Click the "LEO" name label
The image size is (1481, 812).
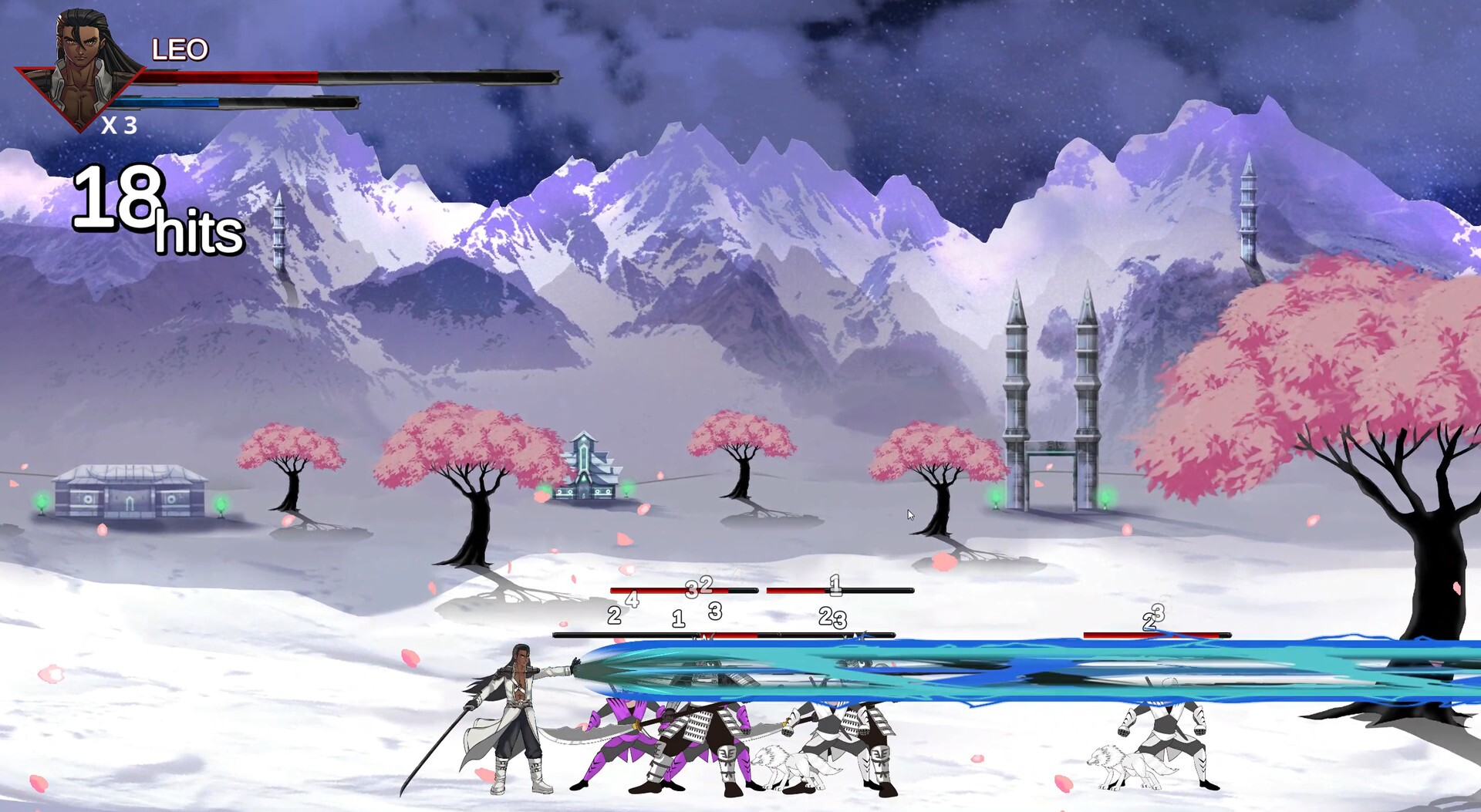(179, 49)
